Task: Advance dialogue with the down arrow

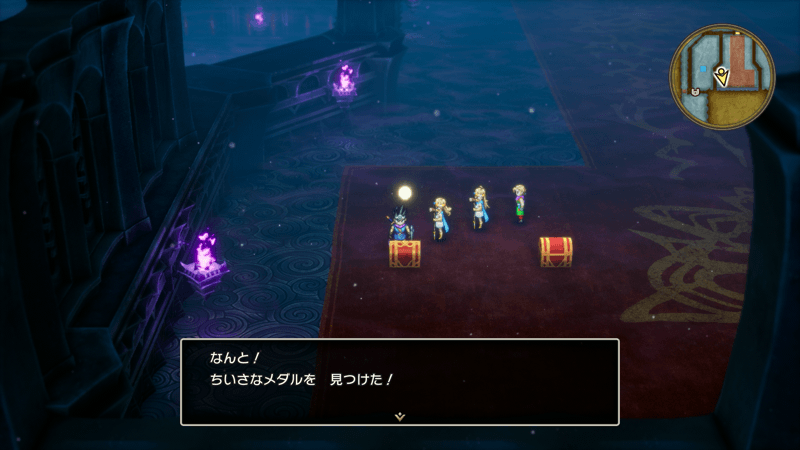Action: pos(400,415)
